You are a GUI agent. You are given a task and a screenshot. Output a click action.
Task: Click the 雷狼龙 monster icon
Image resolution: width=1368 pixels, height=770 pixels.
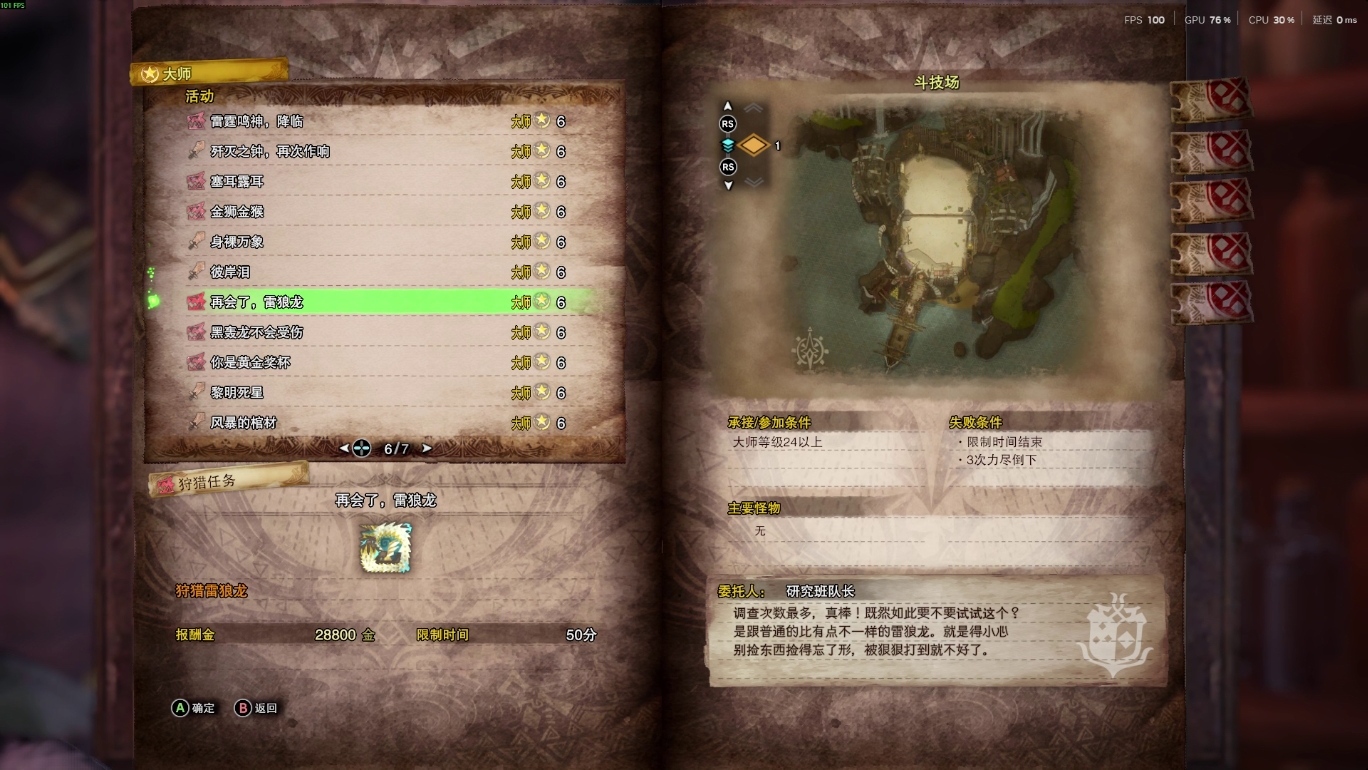[385, 547]
